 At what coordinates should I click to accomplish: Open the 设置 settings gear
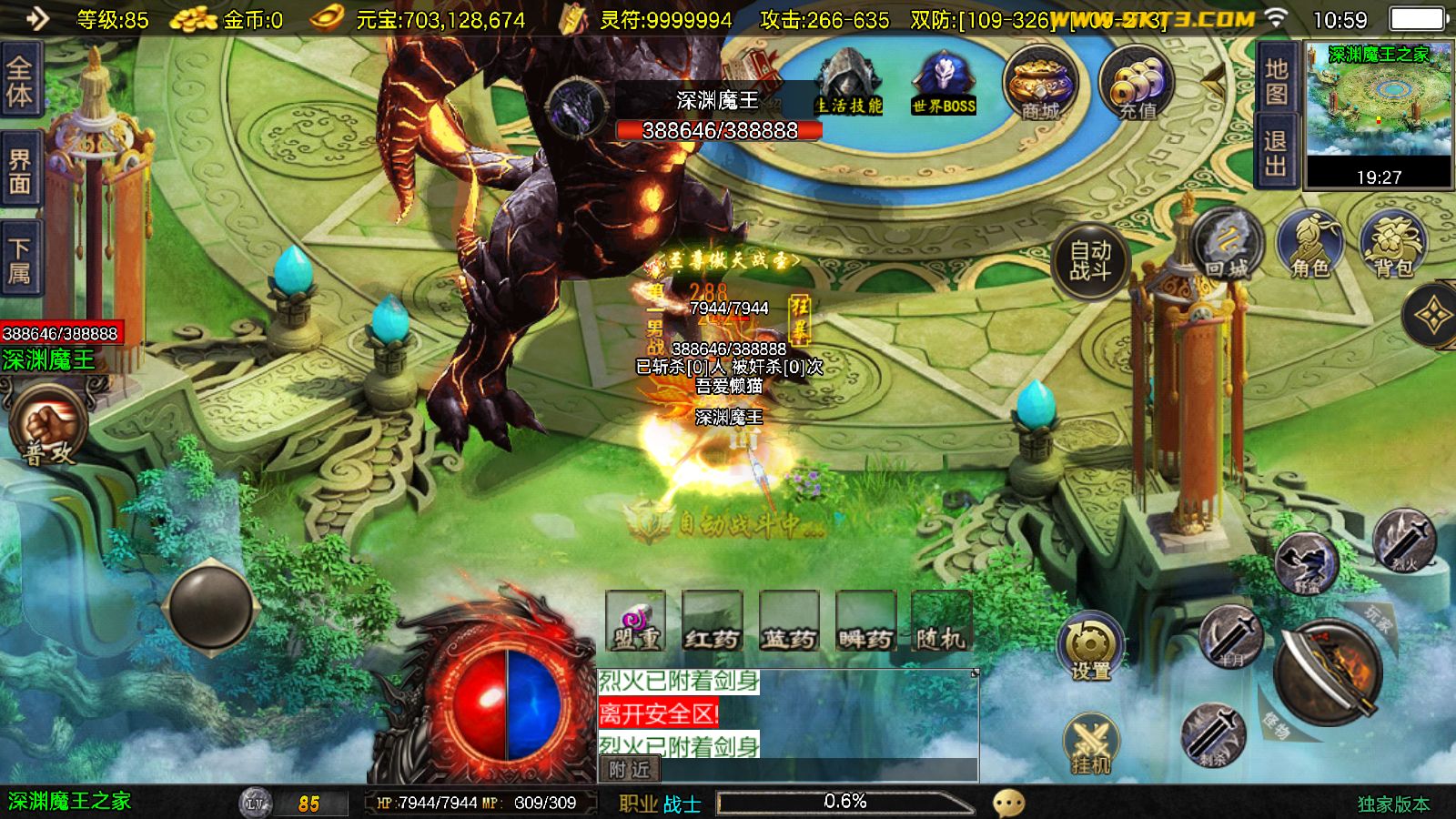click(x=1090, y=647)
